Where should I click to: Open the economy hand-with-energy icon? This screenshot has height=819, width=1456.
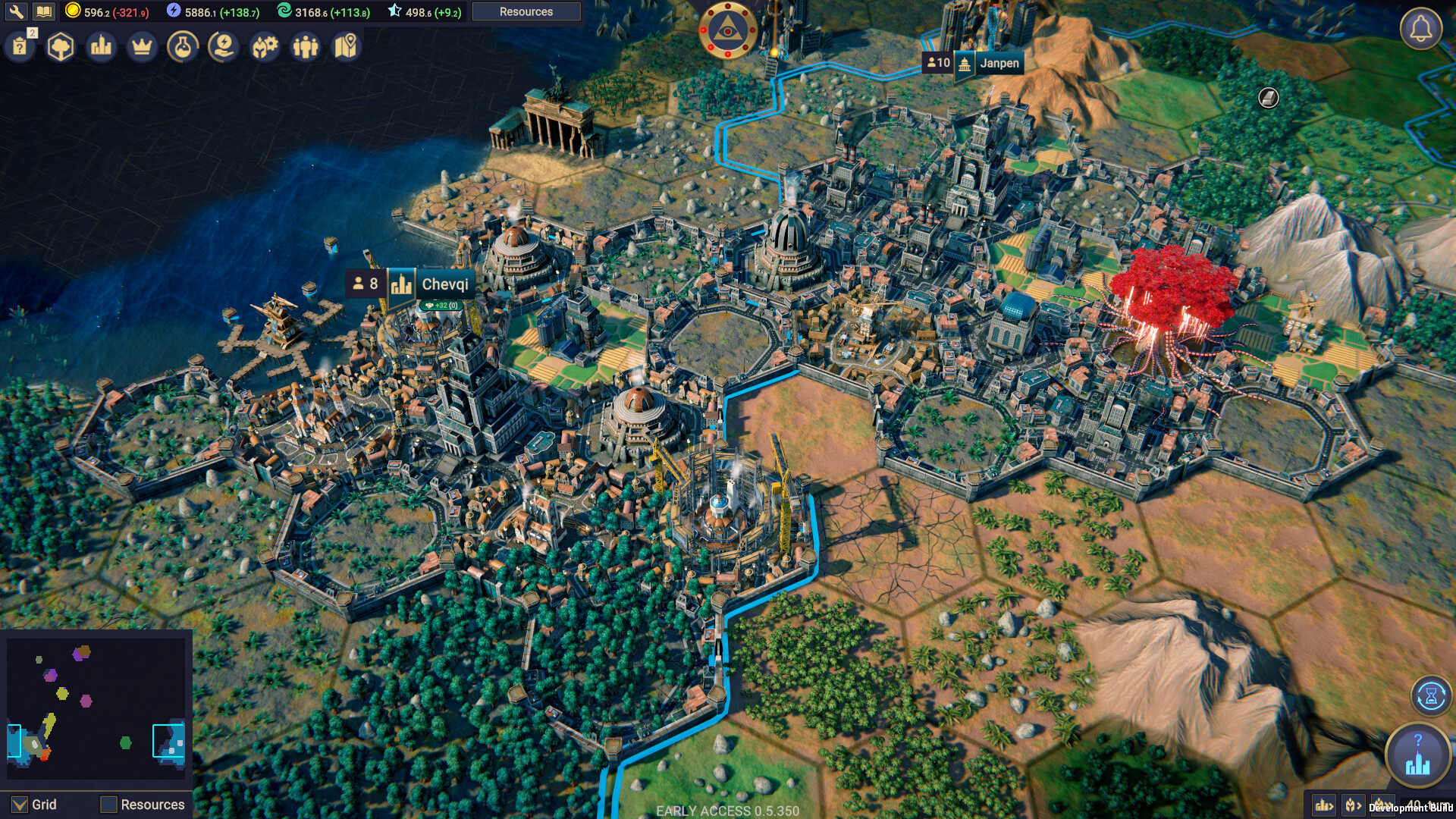pos(222,45)
